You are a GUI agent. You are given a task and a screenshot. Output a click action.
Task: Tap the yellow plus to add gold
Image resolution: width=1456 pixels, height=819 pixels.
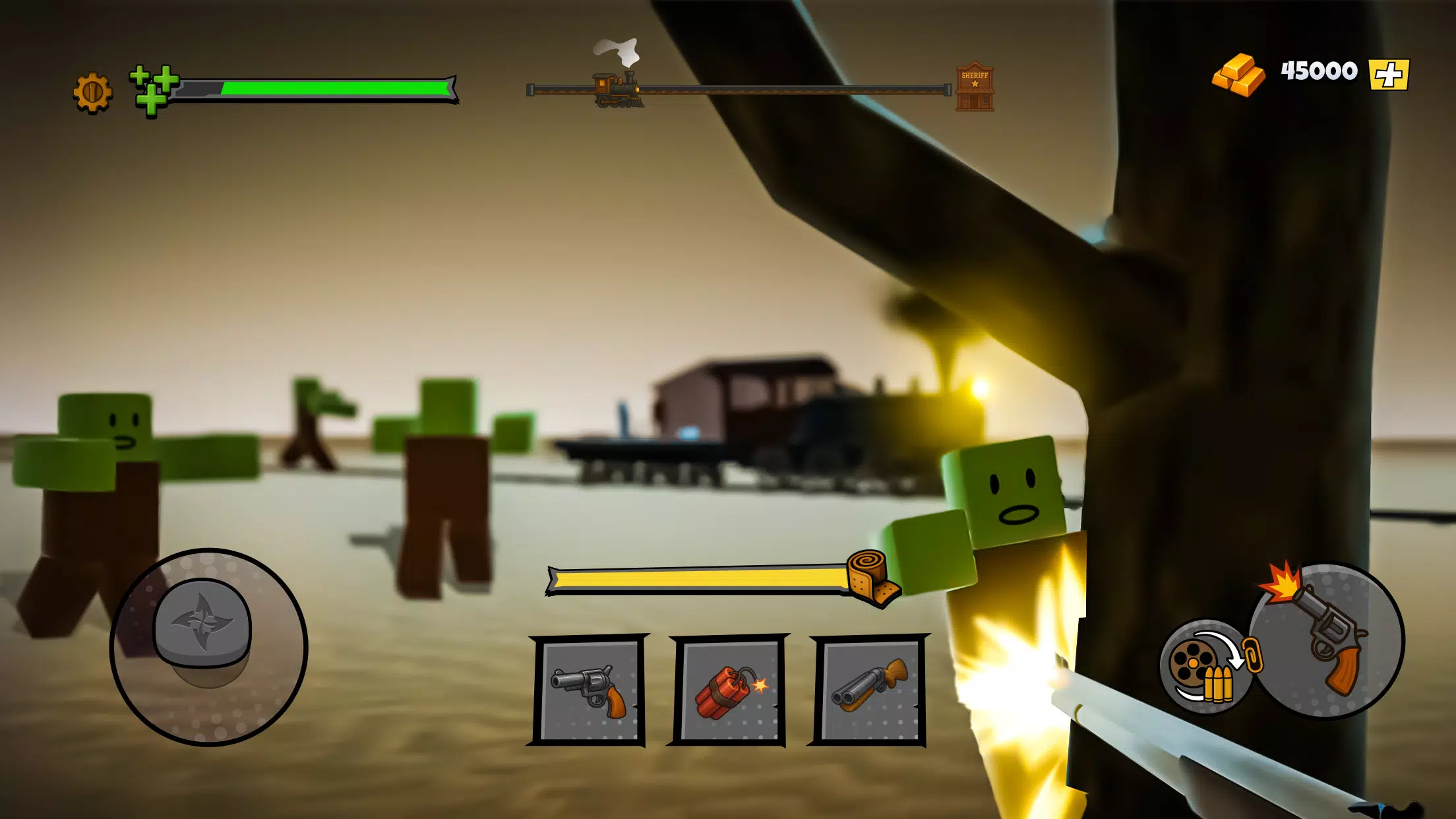(x=1388, y=74)
